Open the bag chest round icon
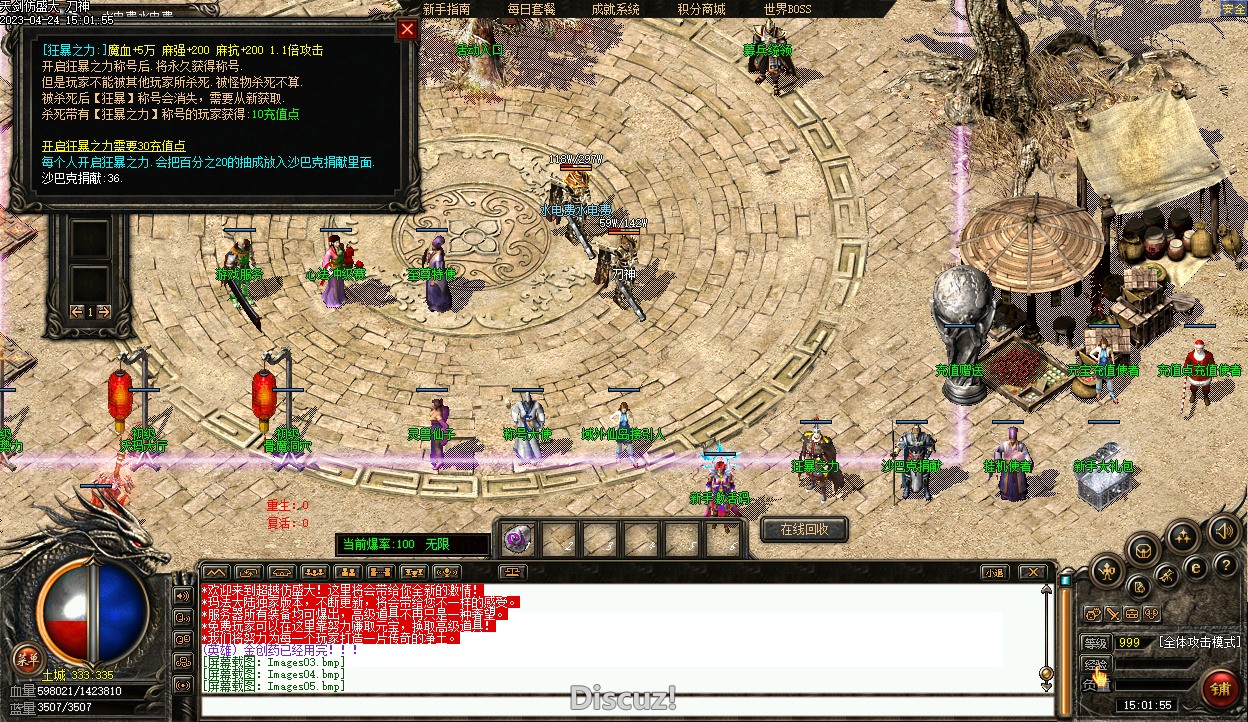Image resolution: width=1248 pixels, height=722 pixels. point(1144,549)
